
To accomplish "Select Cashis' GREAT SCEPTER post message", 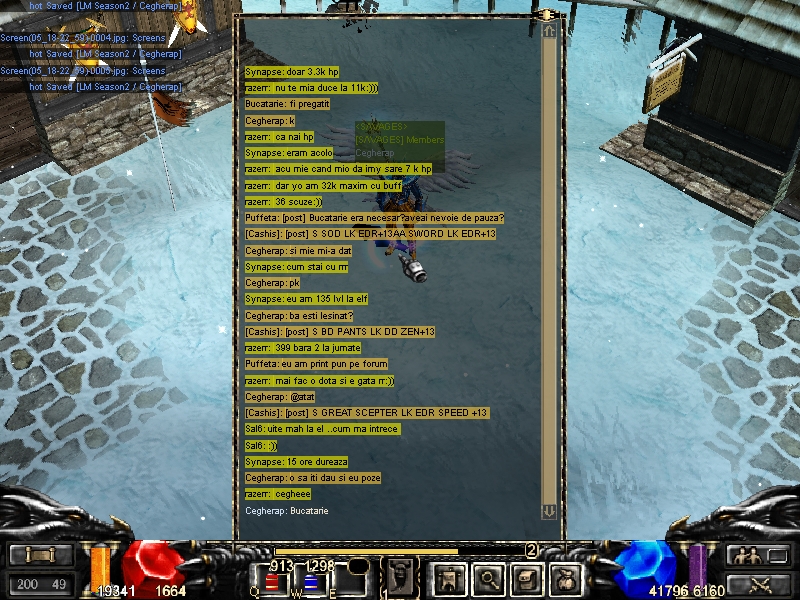I will (x=367, y=413).
